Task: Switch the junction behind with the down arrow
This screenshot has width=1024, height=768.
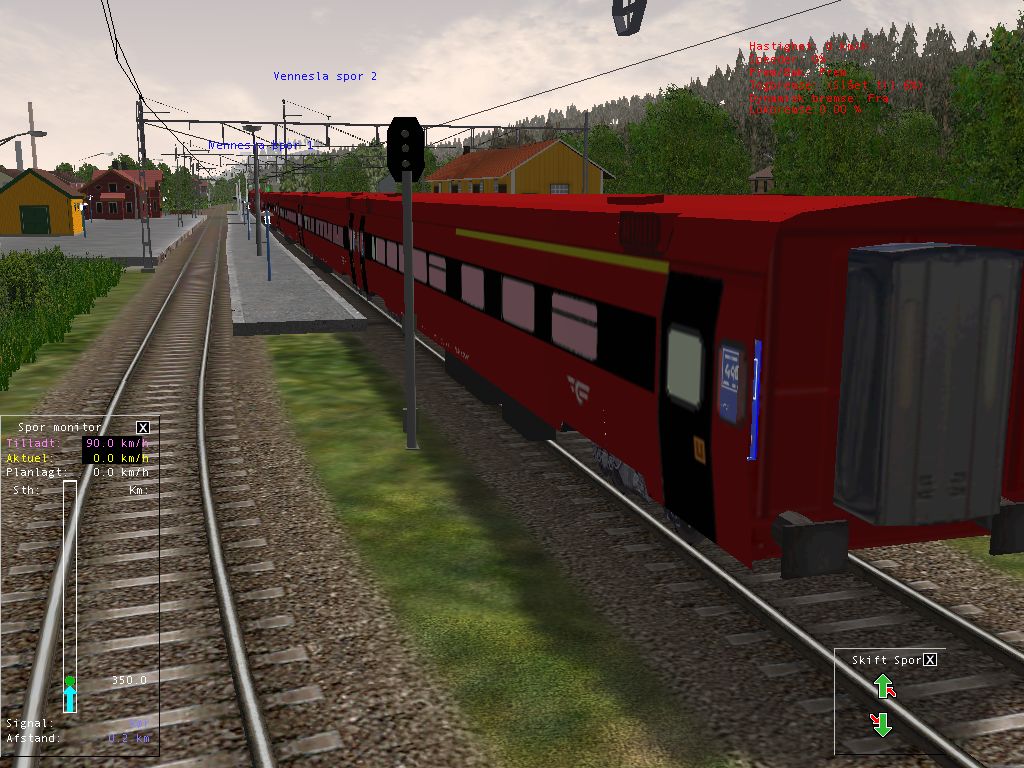Action: point(881,723)
